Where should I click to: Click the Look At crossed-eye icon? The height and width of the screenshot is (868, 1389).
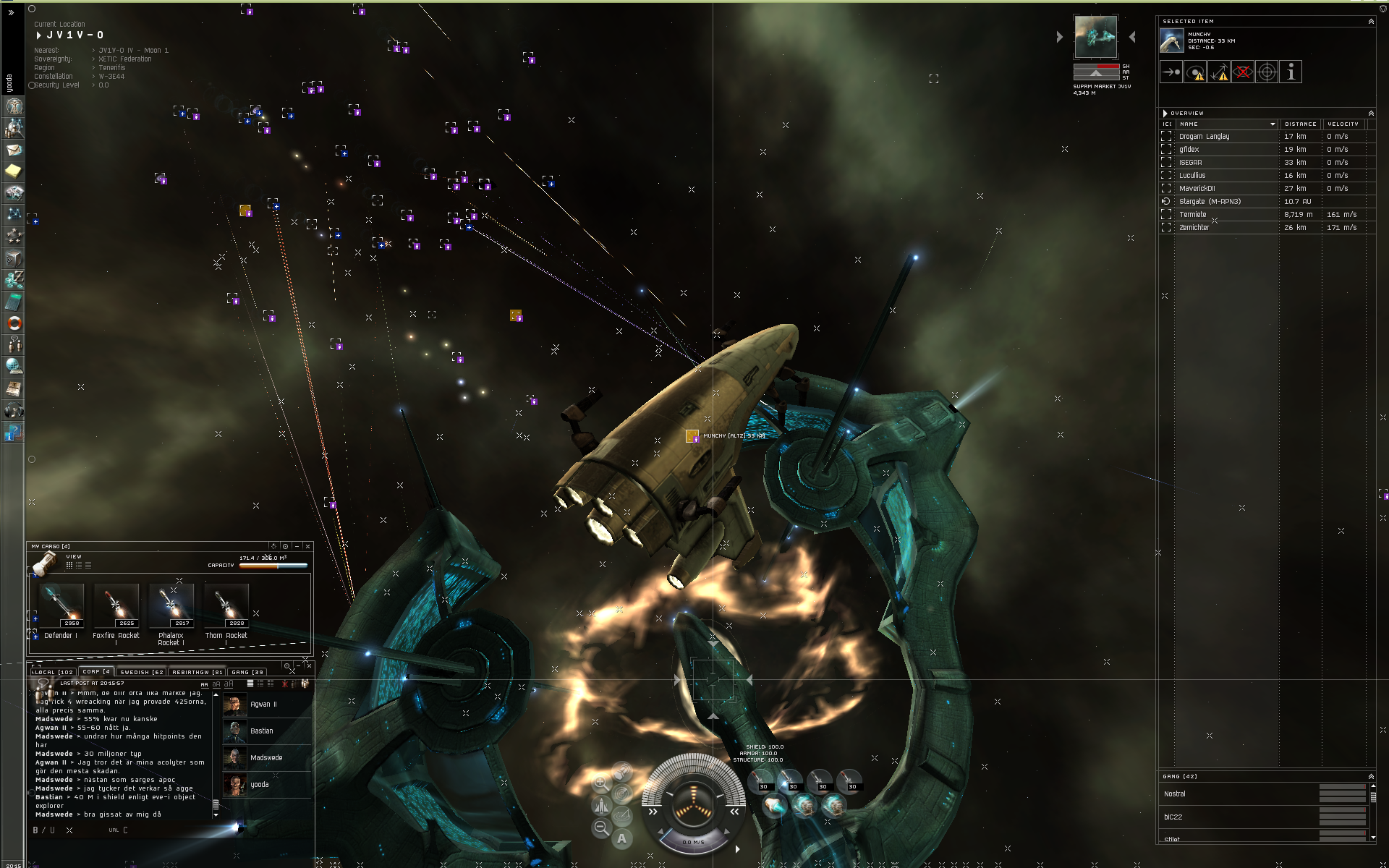tap(1243, 72)
